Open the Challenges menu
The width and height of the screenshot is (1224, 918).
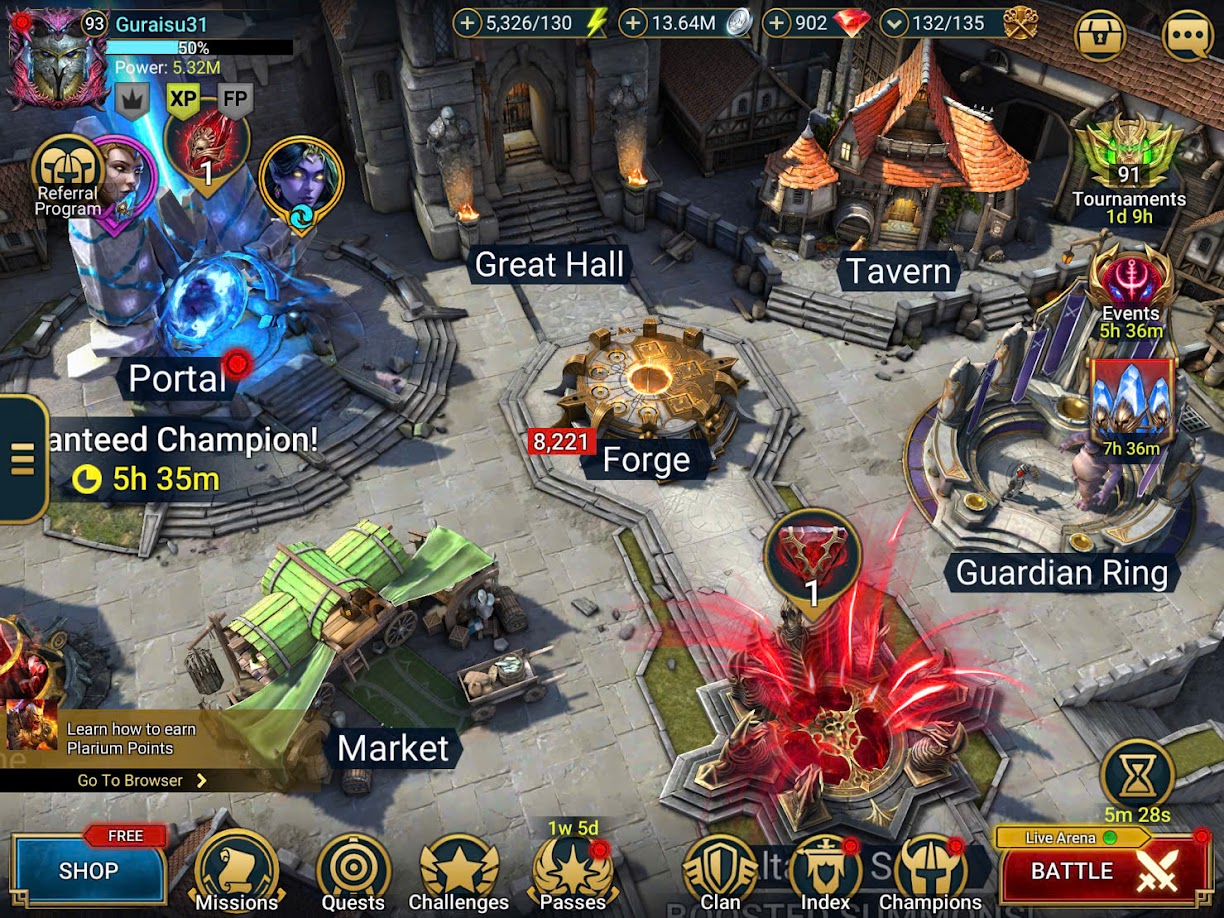(x=459, y=872)
